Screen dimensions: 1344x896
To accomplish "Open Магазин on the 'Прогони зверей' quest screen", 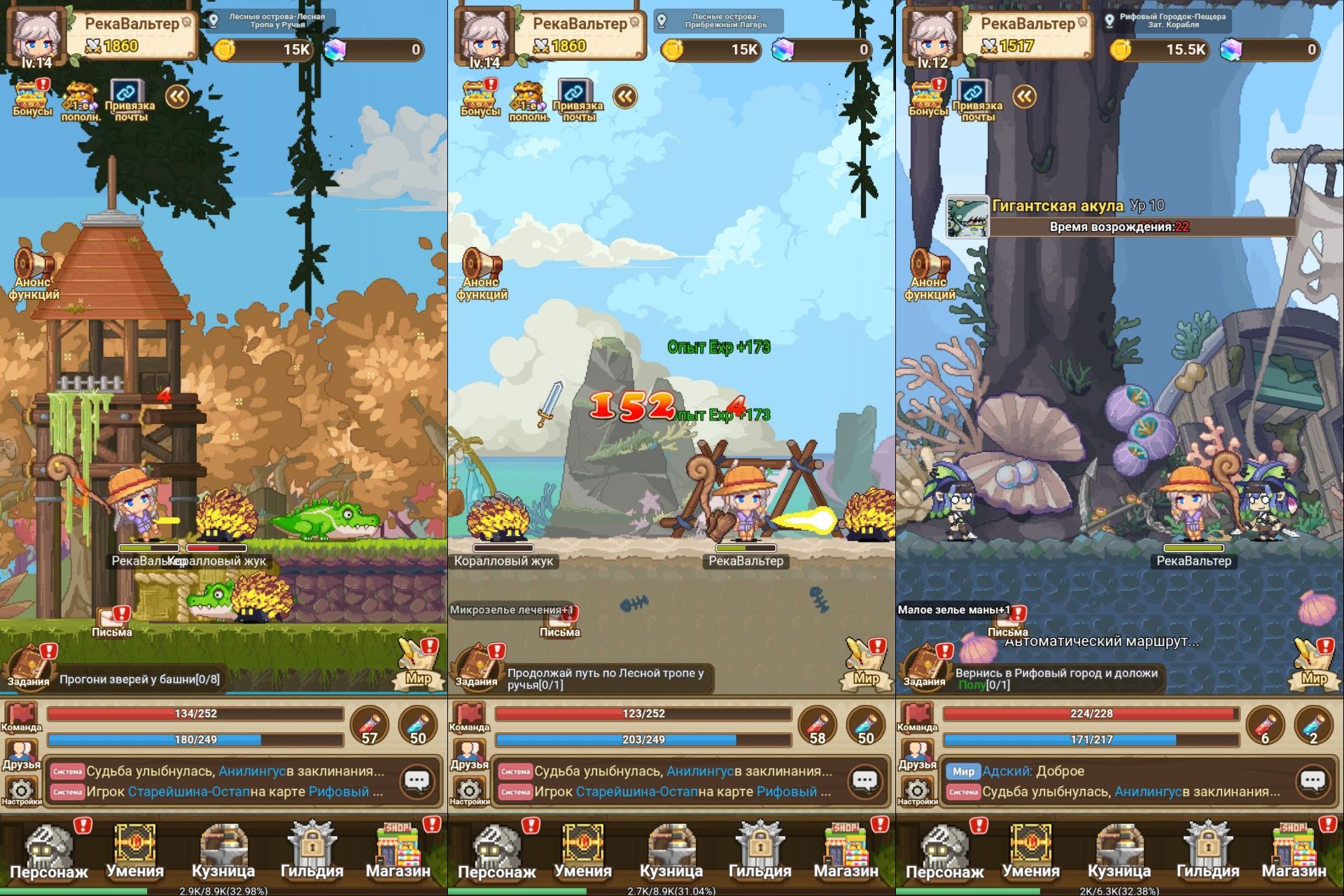I will (x=398, y=851).
